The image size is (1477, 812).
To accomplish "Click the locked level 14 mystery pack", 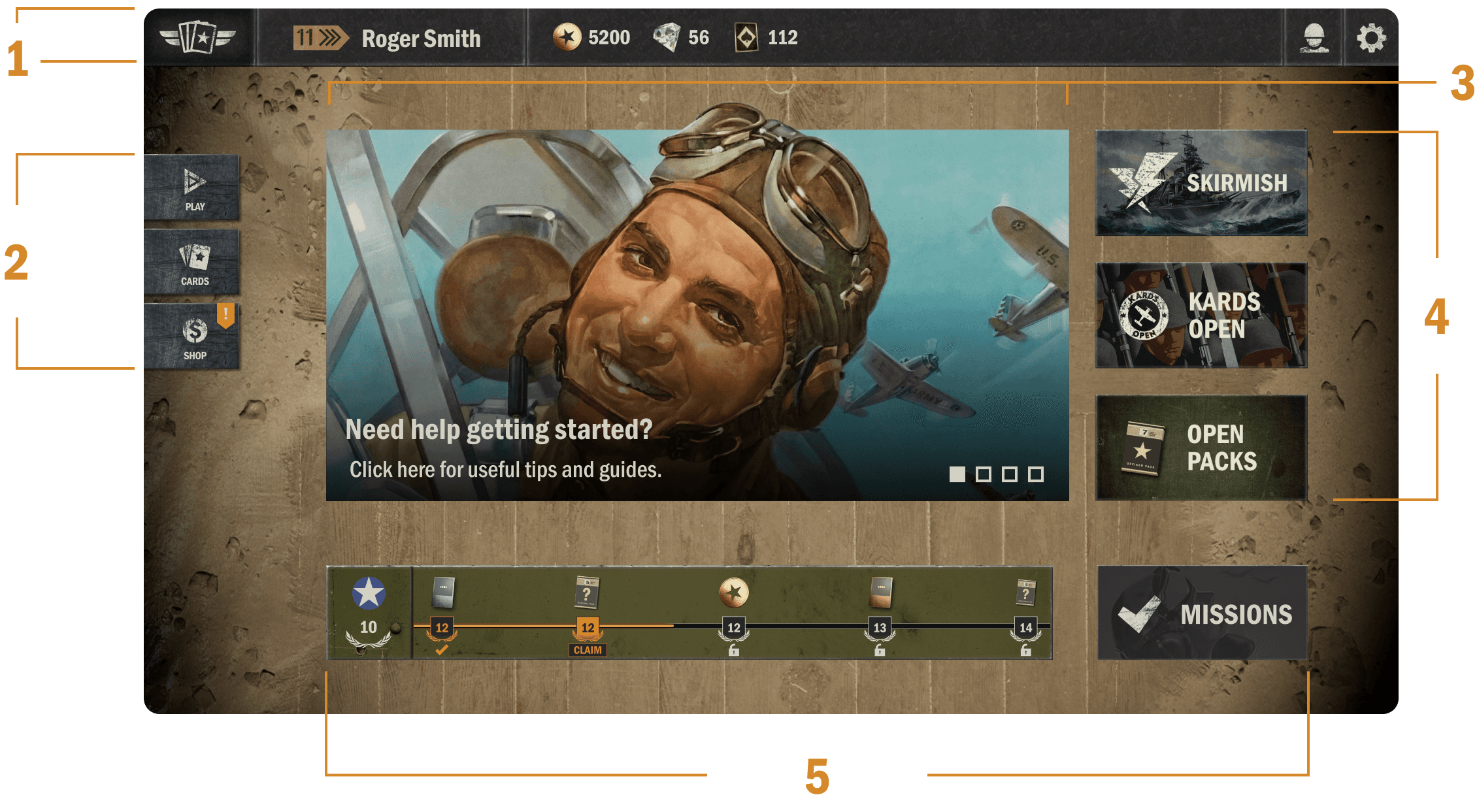I will coord(1025,593).
